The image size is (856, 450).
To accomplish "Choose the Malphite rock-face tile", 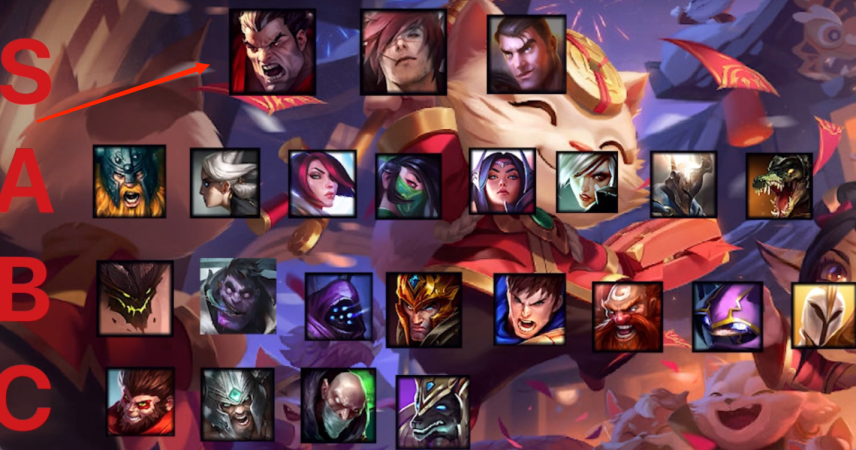I will [135, 298].
